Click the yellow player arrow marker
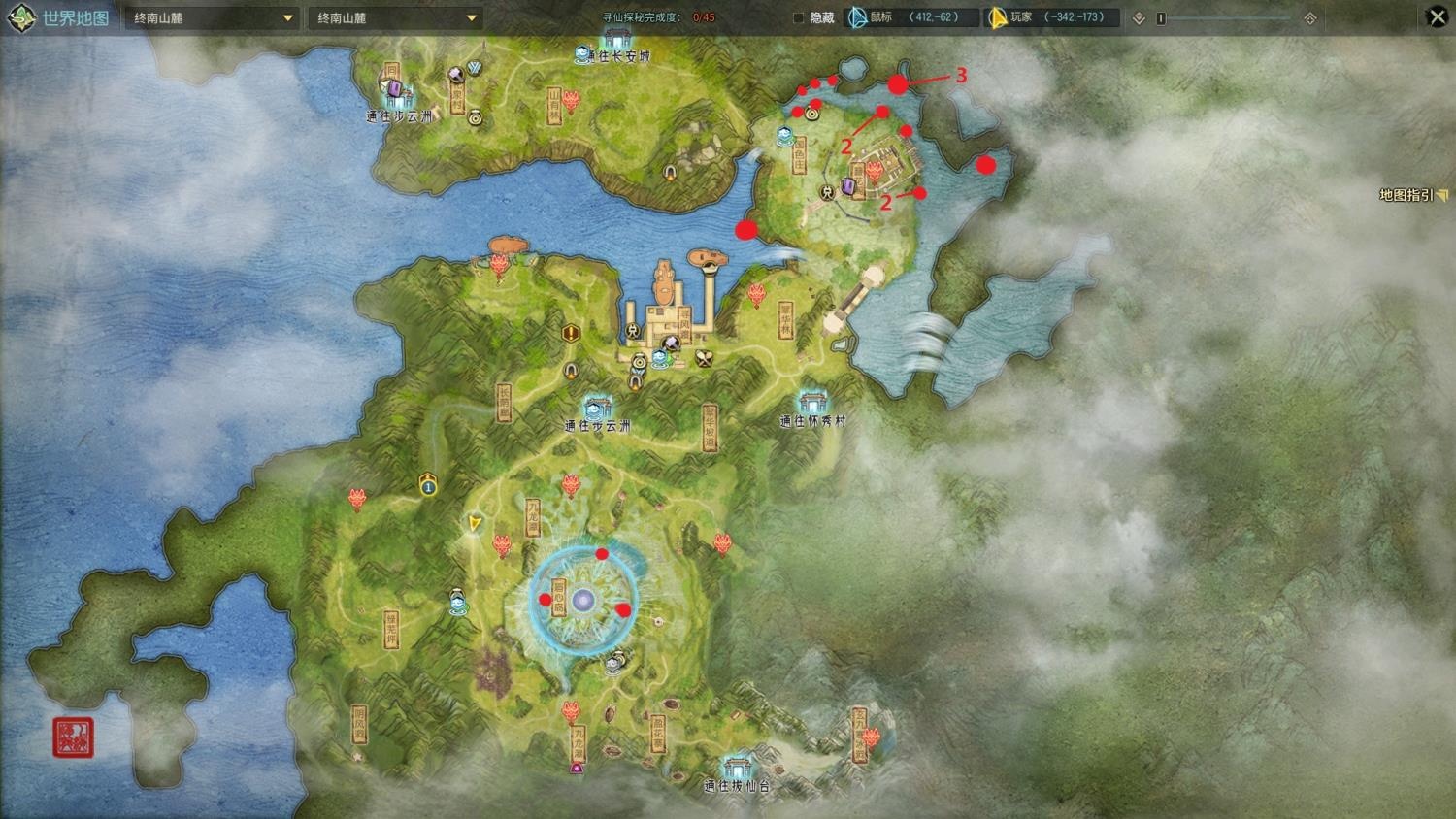 pyautogui.click(x=474, y=523)
